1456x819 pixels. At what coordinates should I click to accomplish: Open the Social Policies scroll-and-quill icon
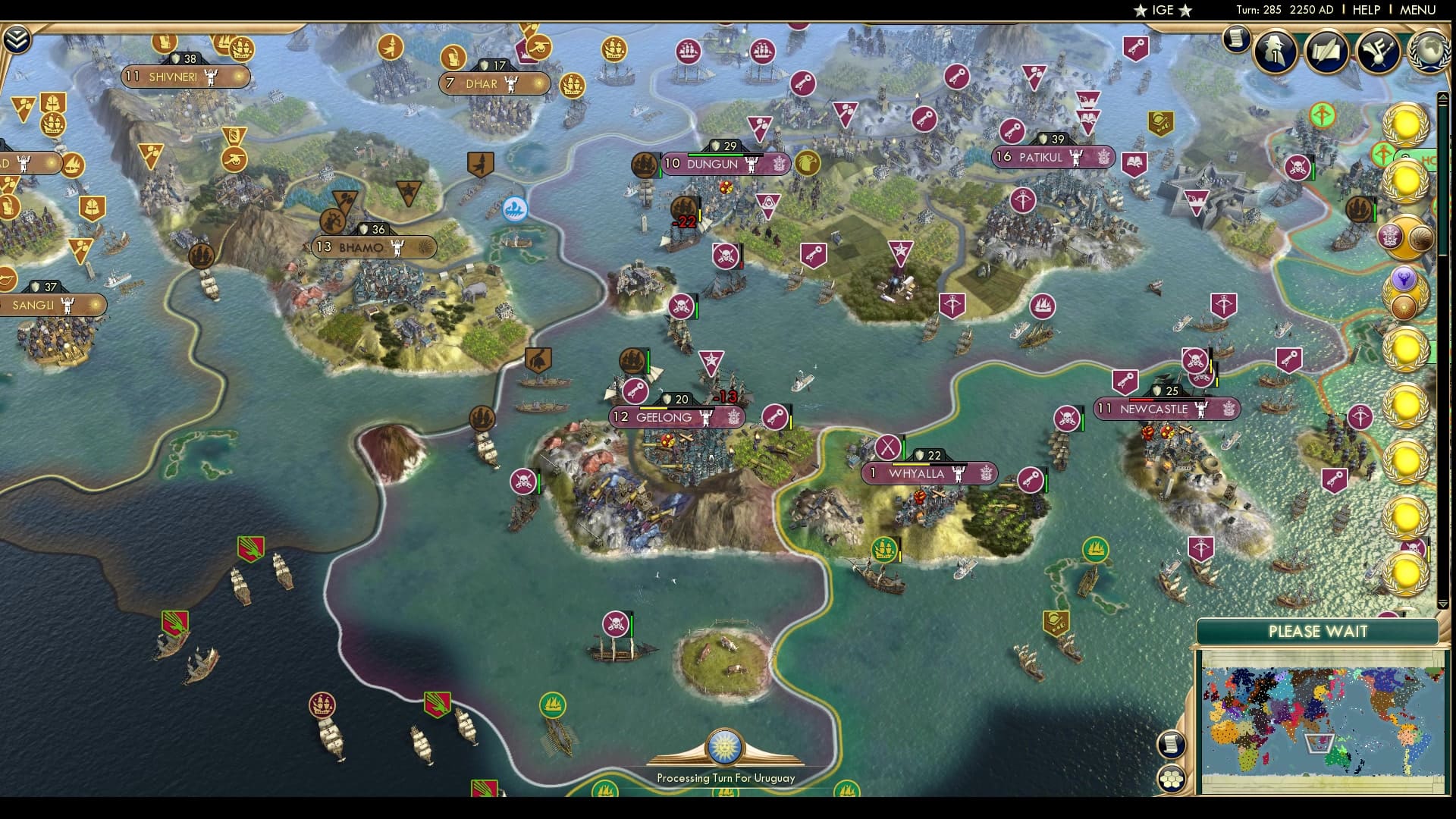pos(1326,52)
